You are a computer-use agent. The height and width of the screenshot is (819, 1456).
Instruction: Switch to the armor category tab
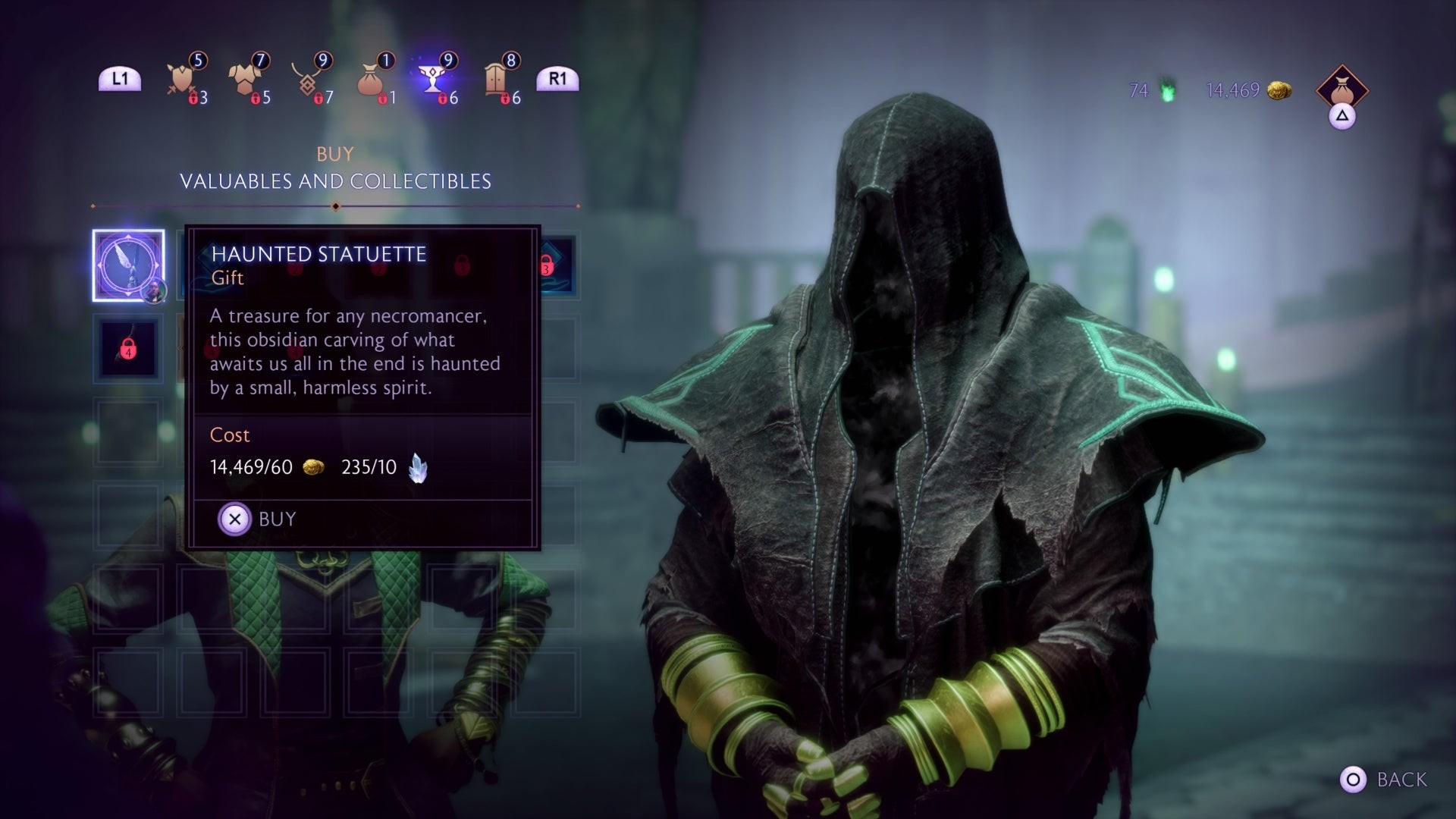click(245, 80)
